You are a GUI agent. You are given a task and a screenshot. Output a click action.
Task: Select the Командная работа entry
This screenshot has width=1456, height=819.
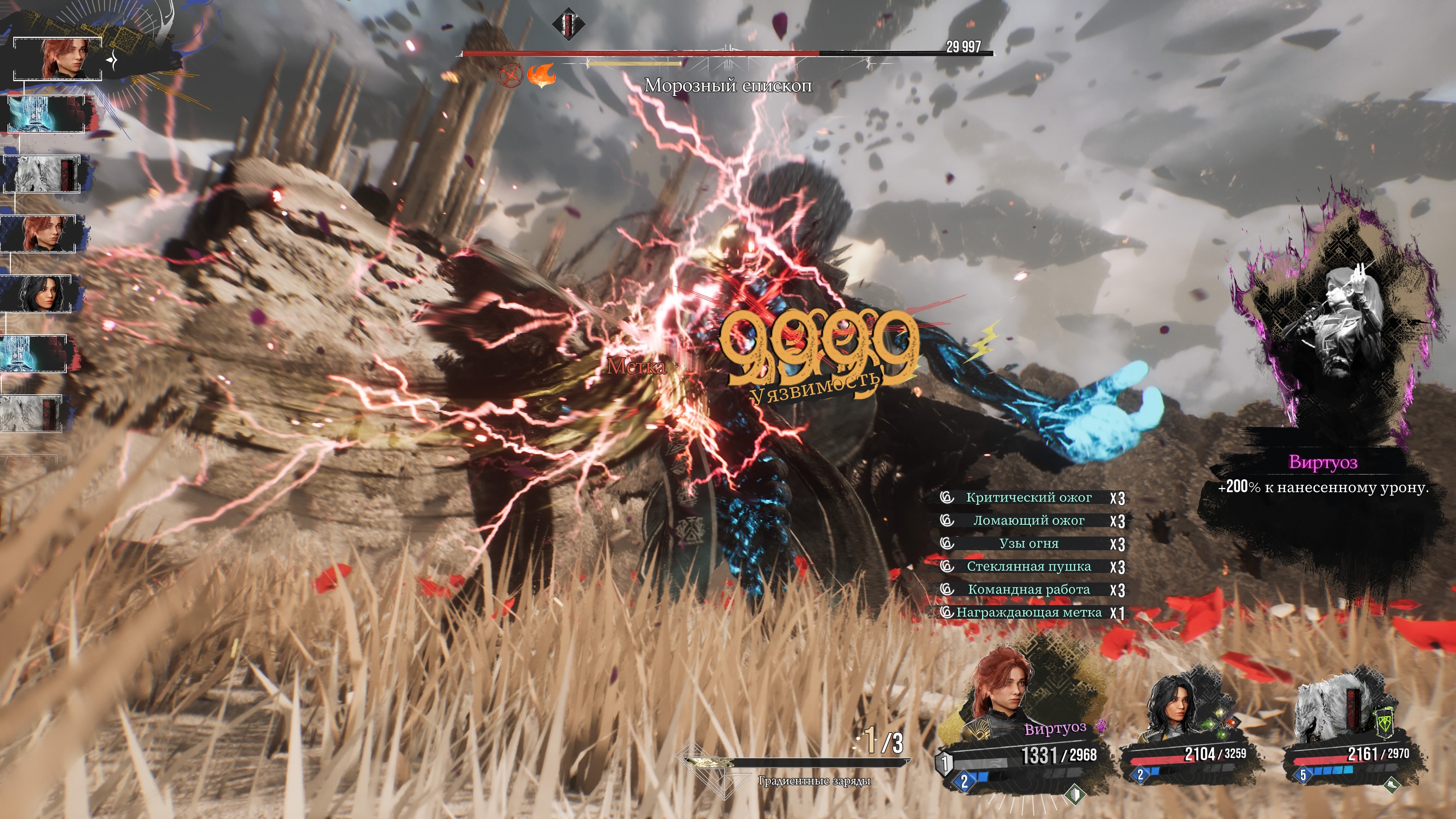pos(1028,590)
